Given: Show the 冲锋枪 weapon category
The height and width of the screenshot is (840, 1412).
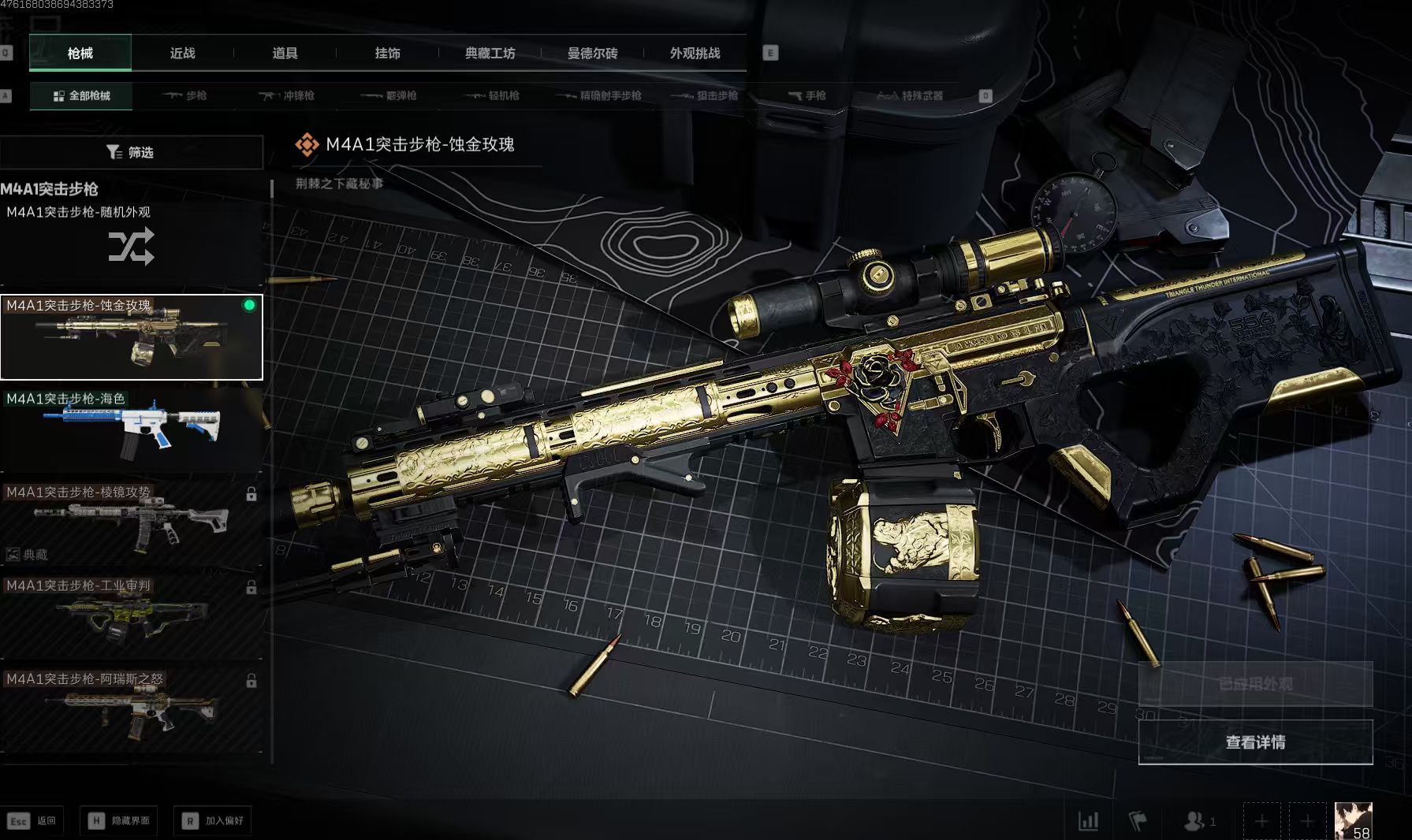Looking at the screenshot, I should pyautogui.click(x=287, y=96).
